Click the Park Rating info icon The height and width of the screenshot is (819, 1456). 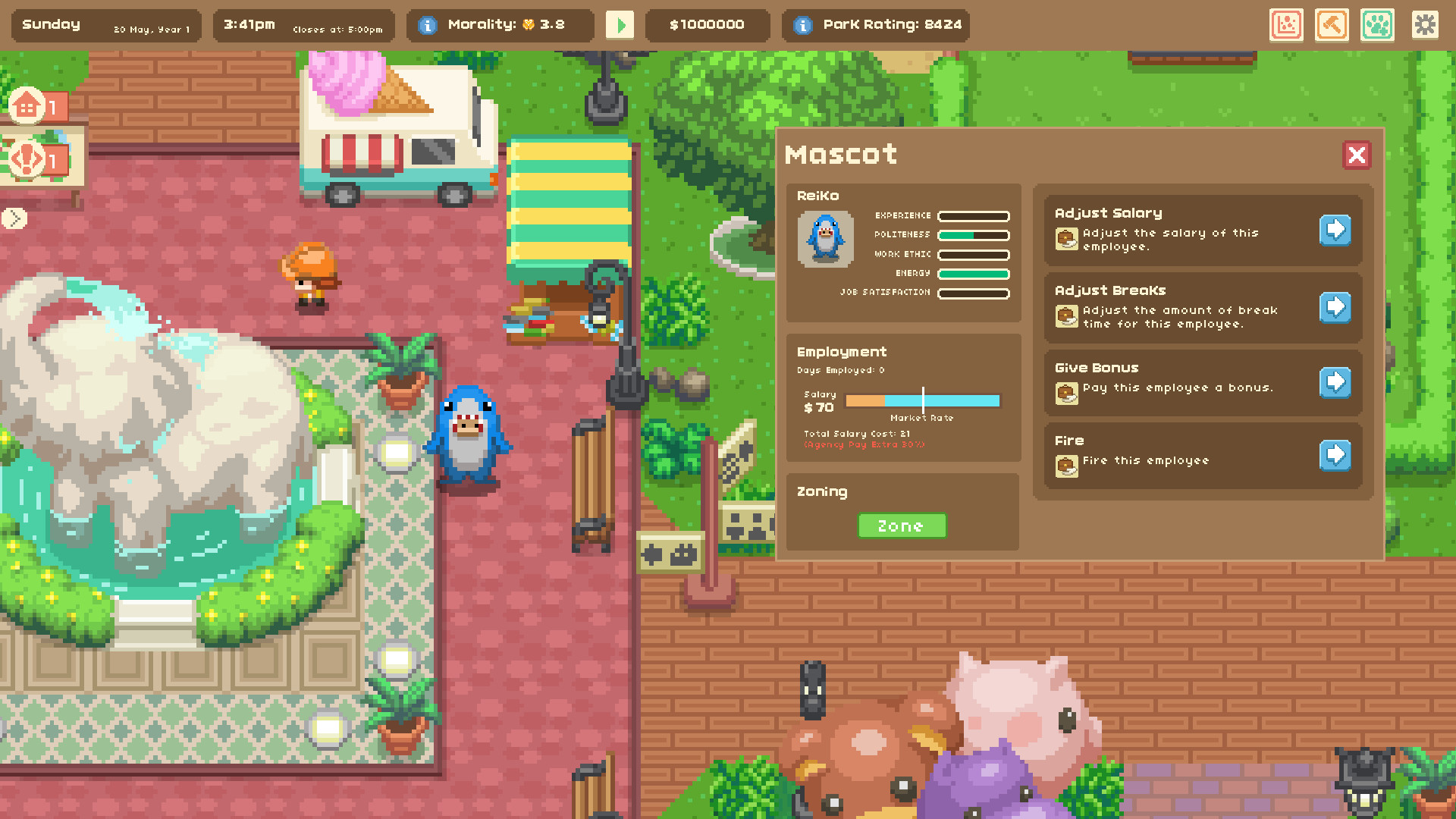[x=802, y=25]
